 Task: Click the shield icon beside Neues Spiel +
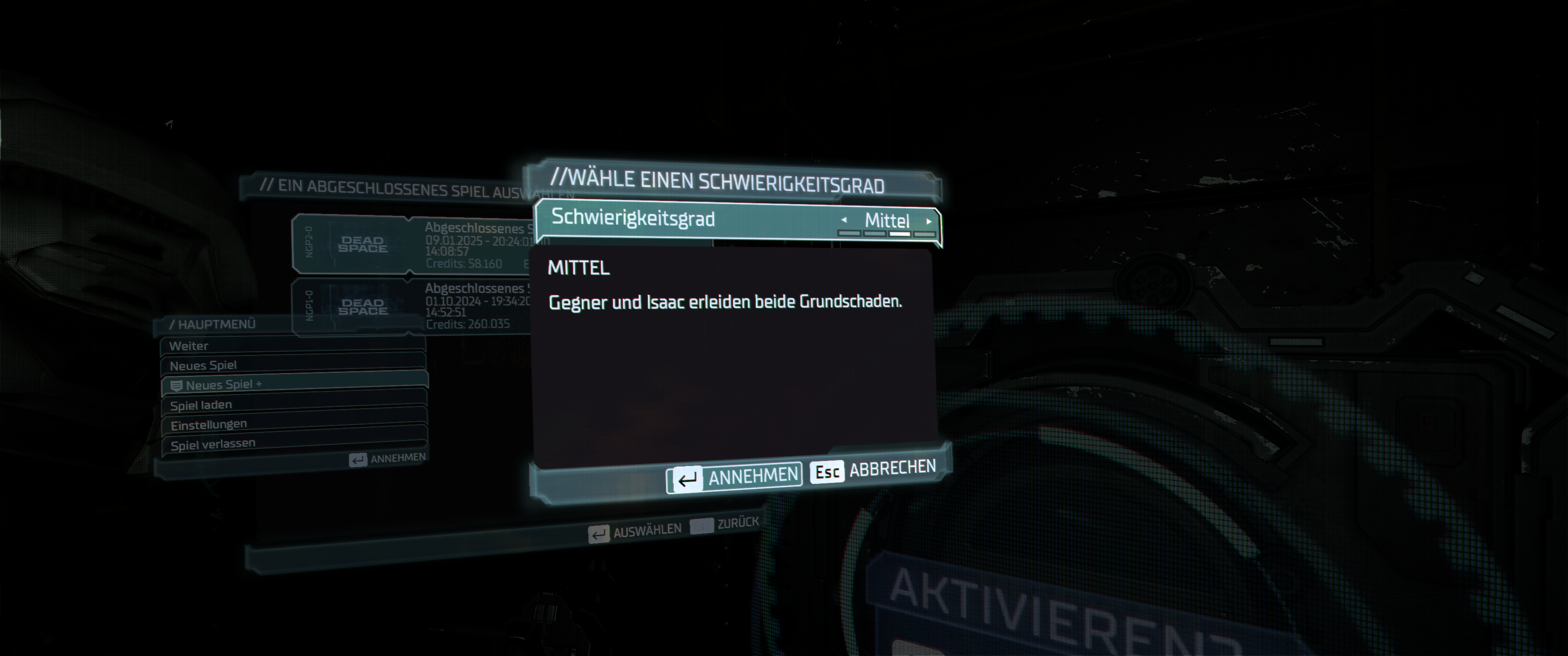[176, 385]
